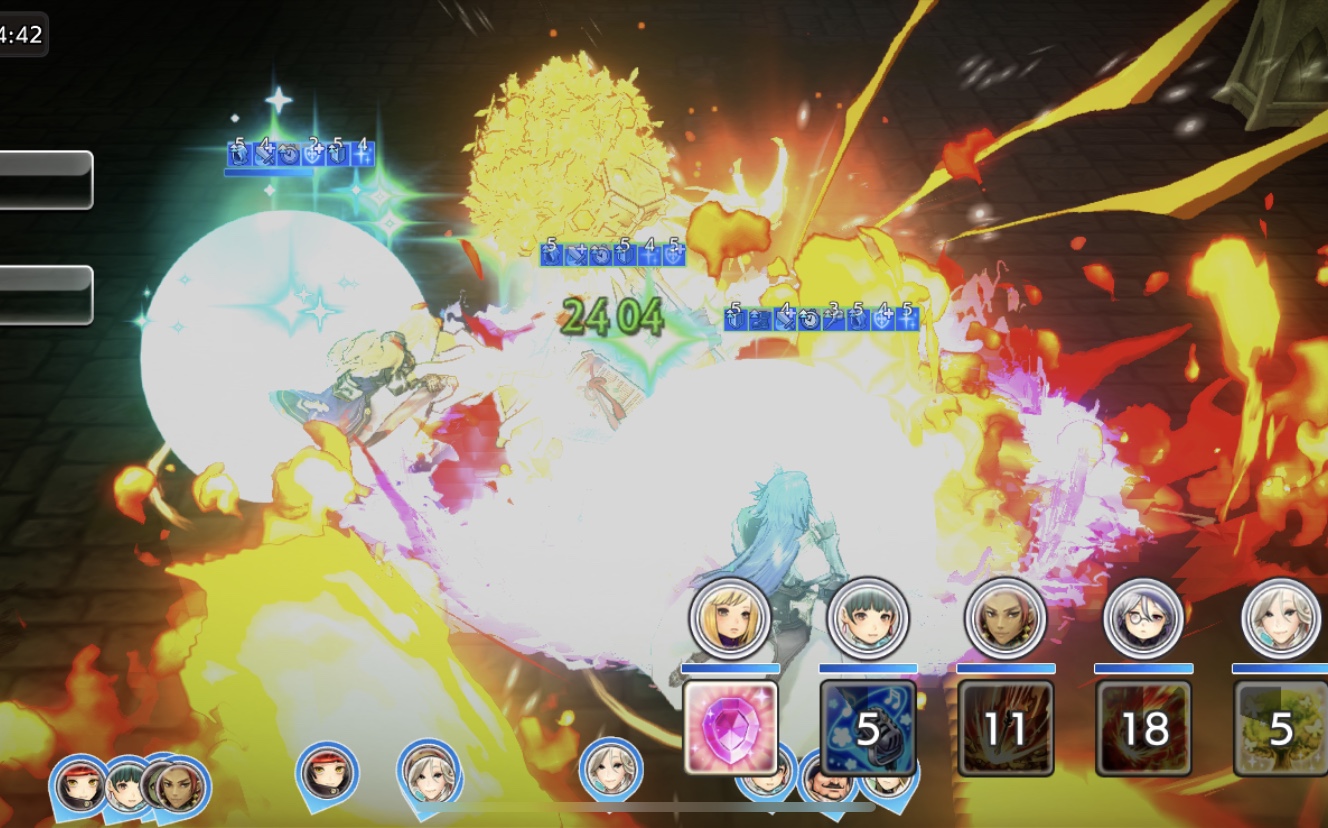Activate the golden tree skill

(x=1280, y=728)
